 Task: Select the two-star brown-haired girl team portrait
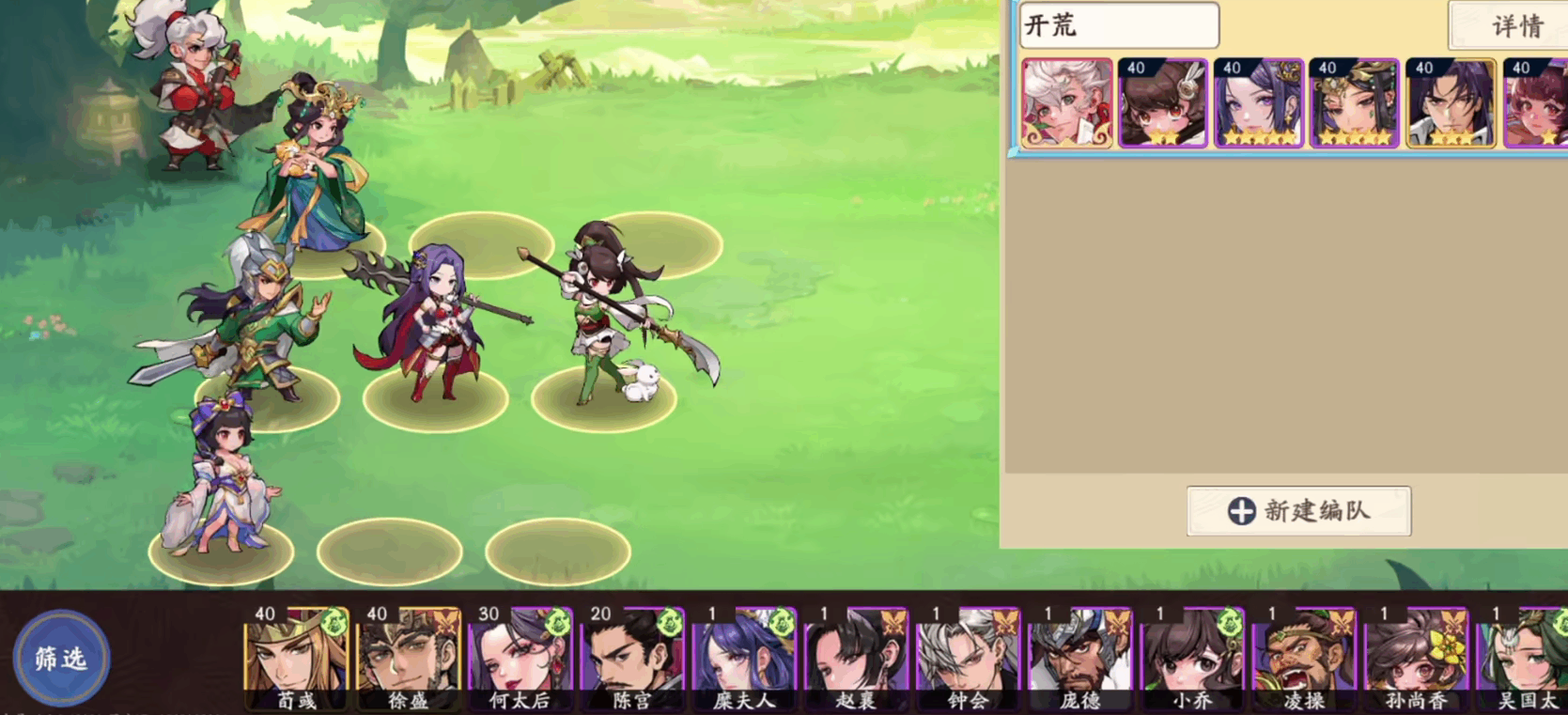point(1163,103)
